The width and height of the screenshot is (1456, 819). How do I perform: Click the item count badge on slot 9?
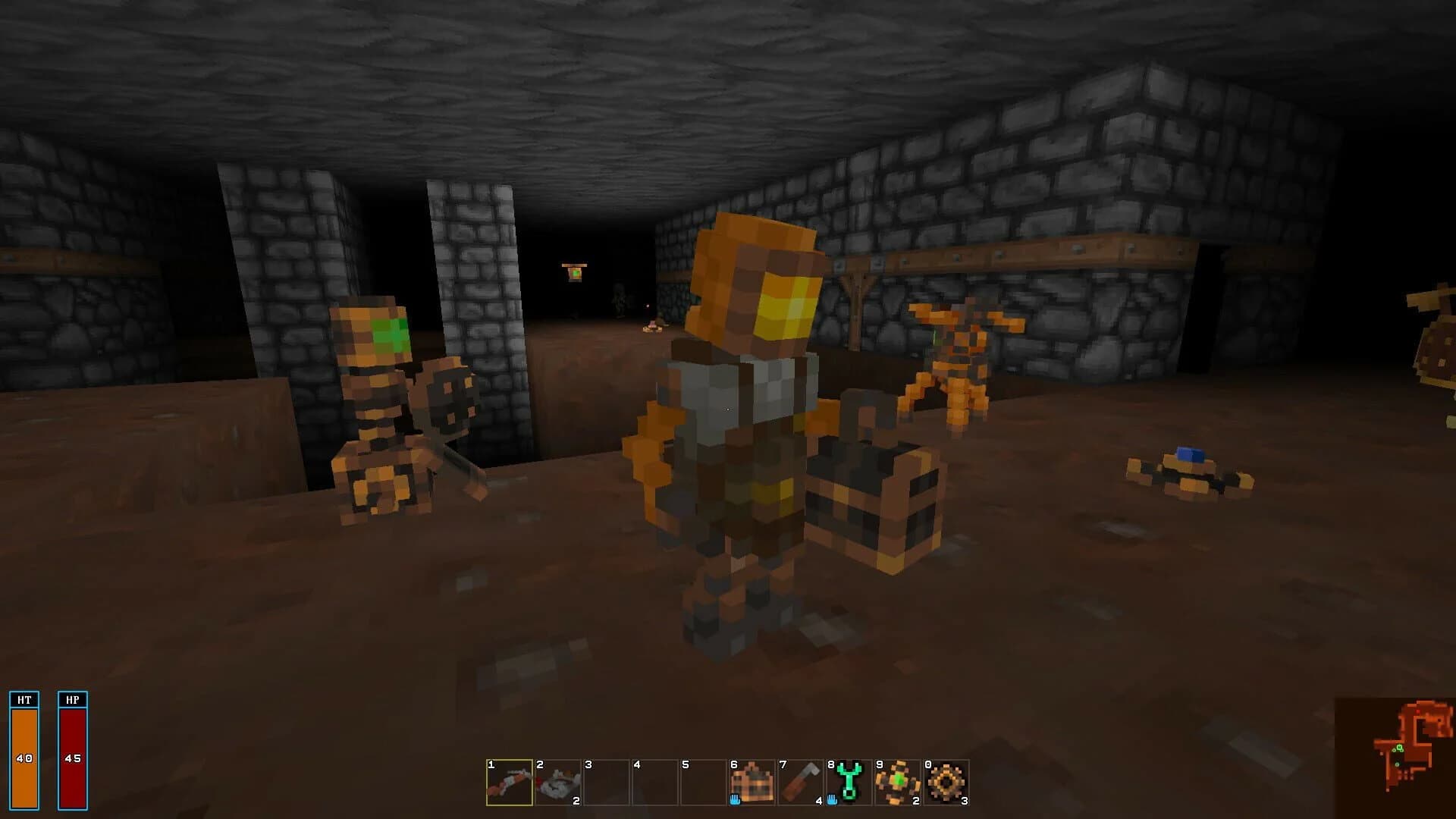tap(916, 801)
